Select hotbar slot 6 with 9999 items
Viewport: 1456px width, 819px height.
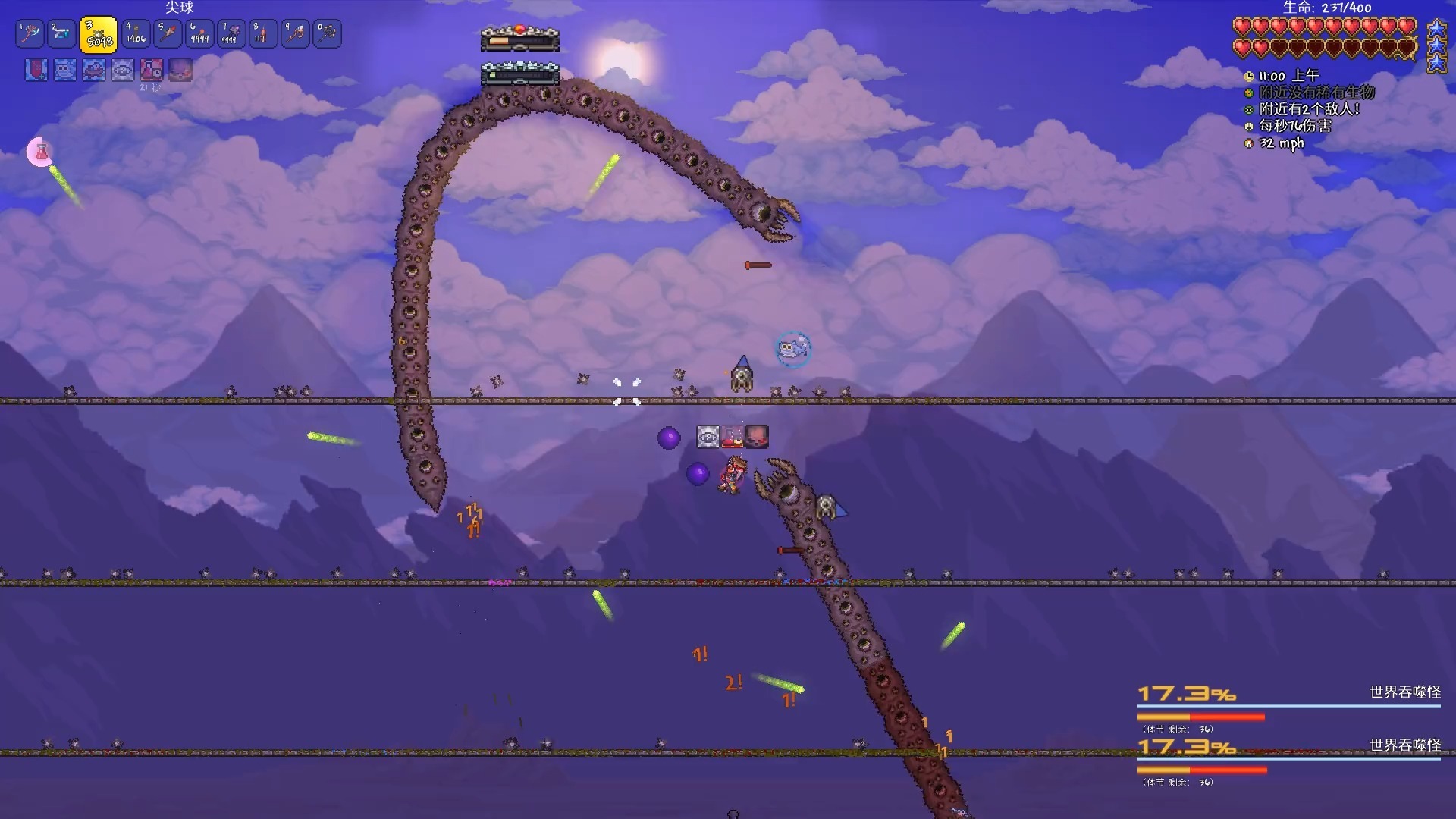pos(199,33)
